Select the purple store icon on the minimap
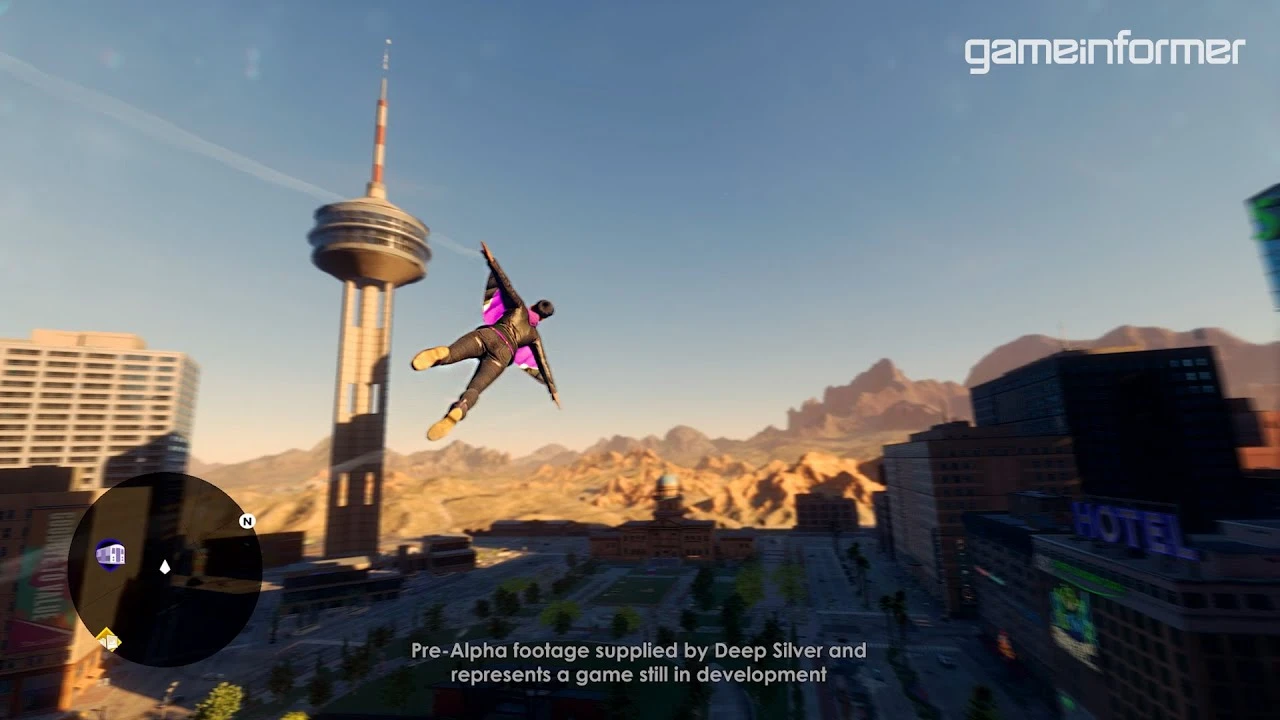The height and width of the screenshot is (720, 1280). click(x=111, y=554)
